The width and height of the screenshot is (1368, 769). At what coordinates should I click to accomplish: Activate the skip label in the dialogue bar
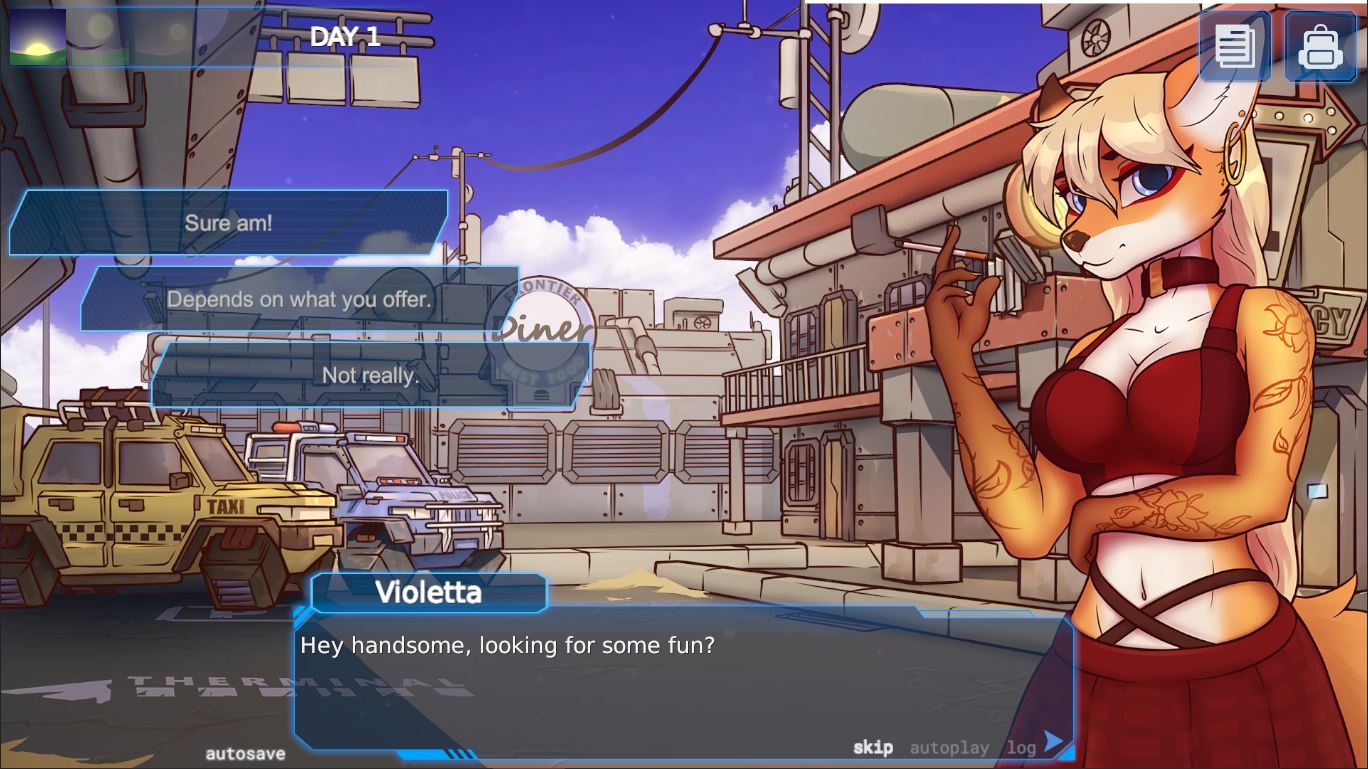point(872,747)
